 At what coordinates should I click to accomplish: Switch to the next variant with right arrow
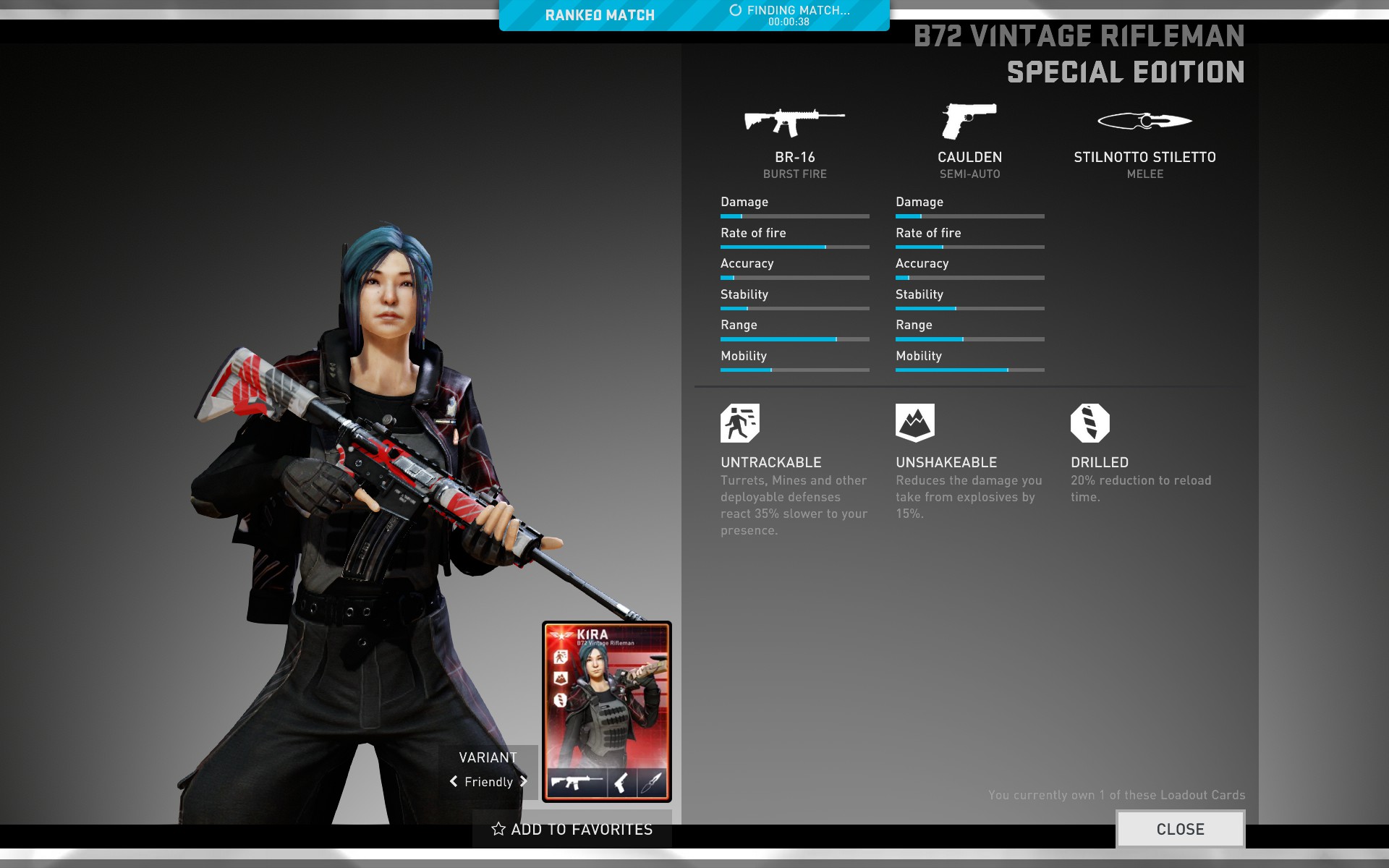[x=524, y=781]
